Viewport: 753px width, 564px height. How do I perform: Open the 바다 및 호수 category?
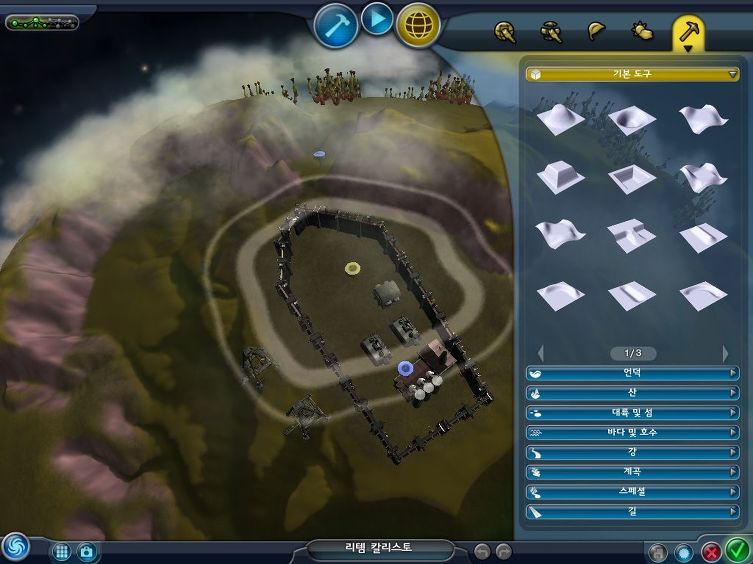[632, 433]
